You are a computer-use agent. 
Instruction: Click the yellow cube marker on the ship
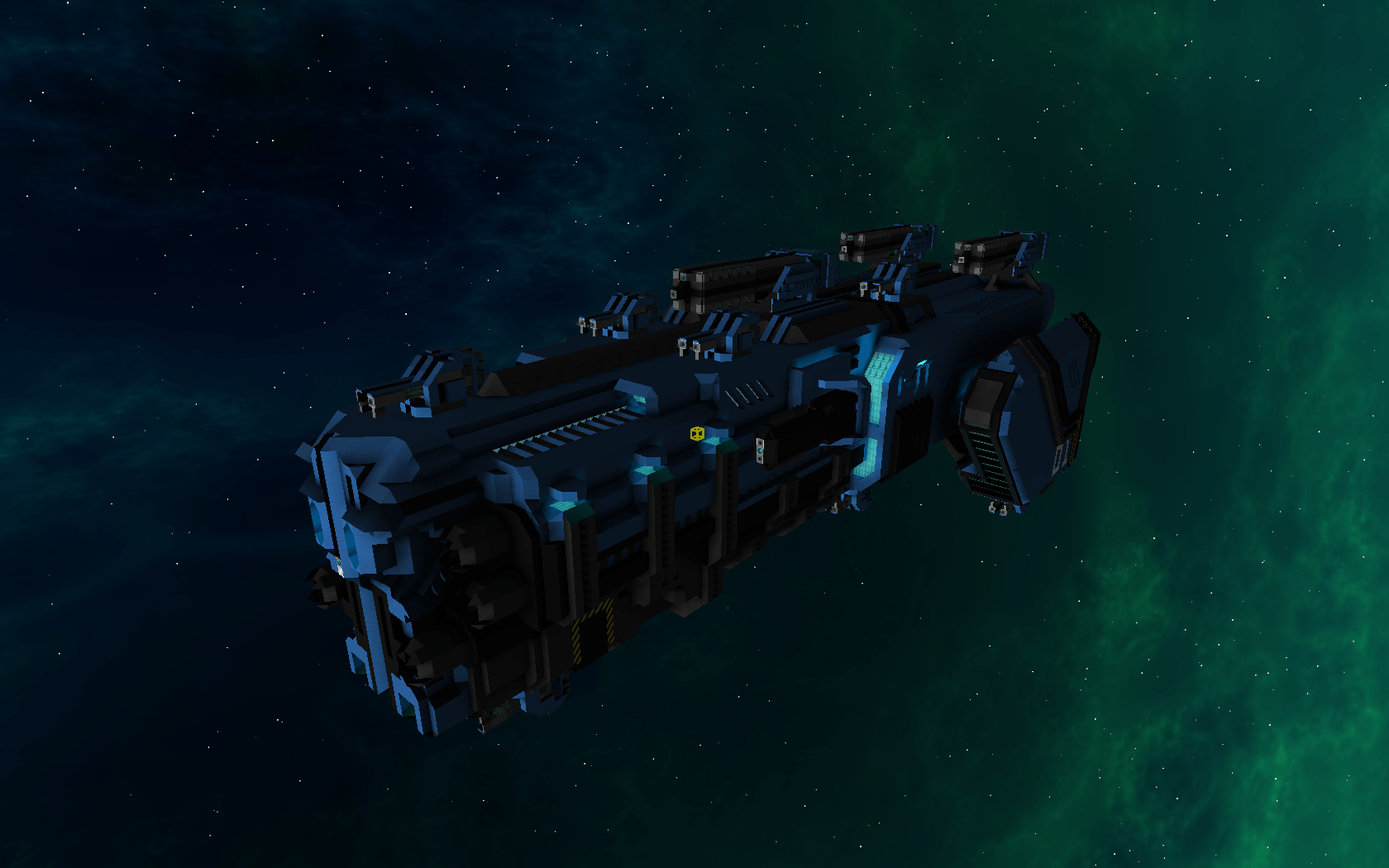[697, 433]
